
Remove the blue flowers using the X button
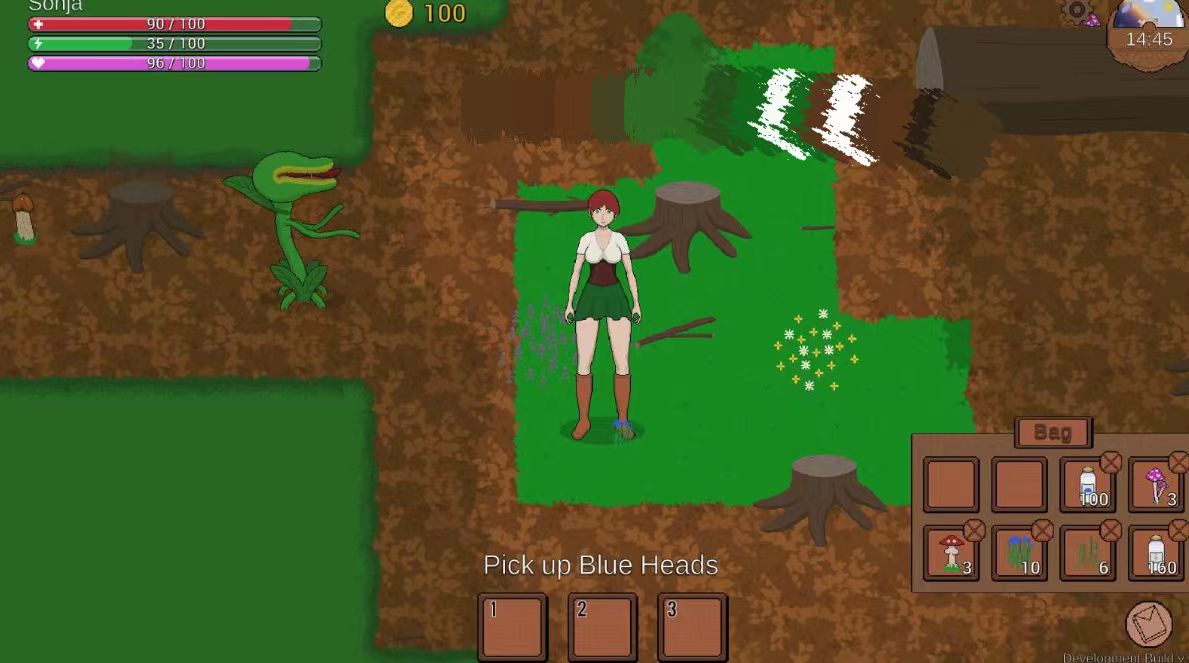pyautogui.click(x=1042, y=531)
